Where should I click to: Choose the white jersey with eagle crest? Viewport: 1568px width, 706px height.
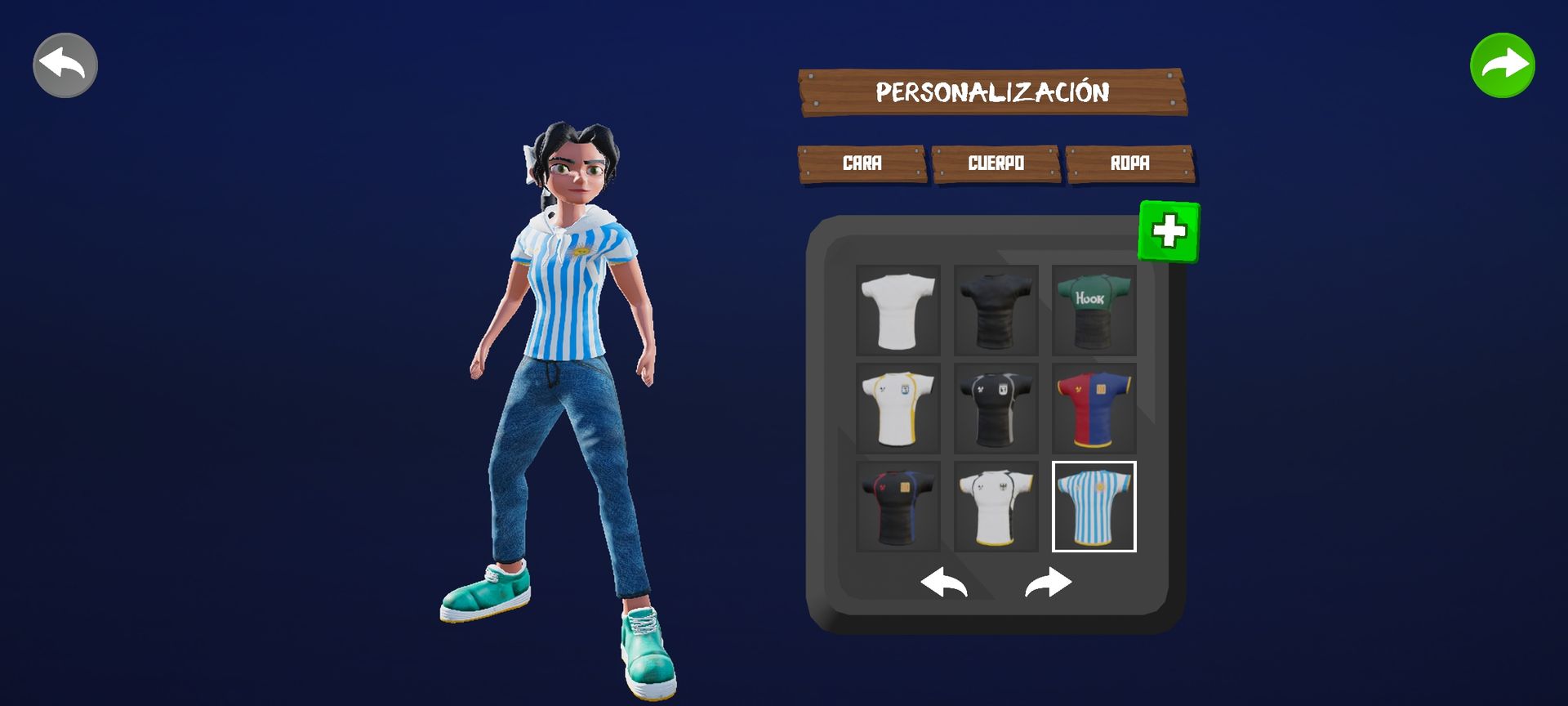tap(996, 507)
